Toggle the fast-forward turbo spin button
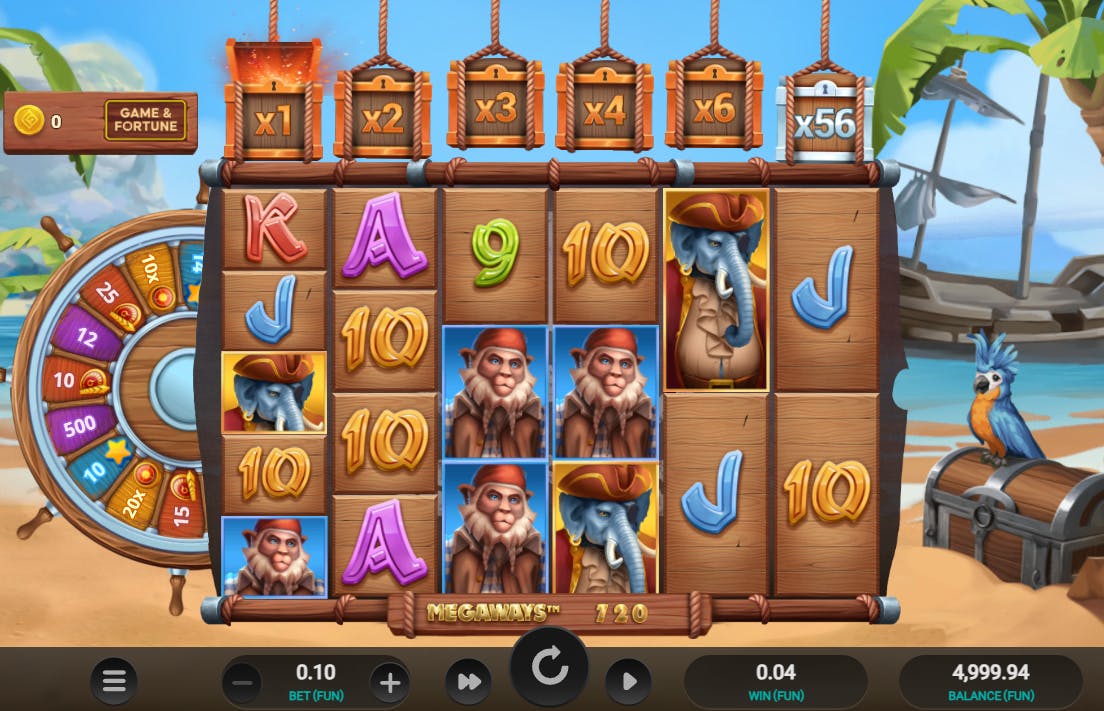The image size is (1104, 711). tap(469, 682)
